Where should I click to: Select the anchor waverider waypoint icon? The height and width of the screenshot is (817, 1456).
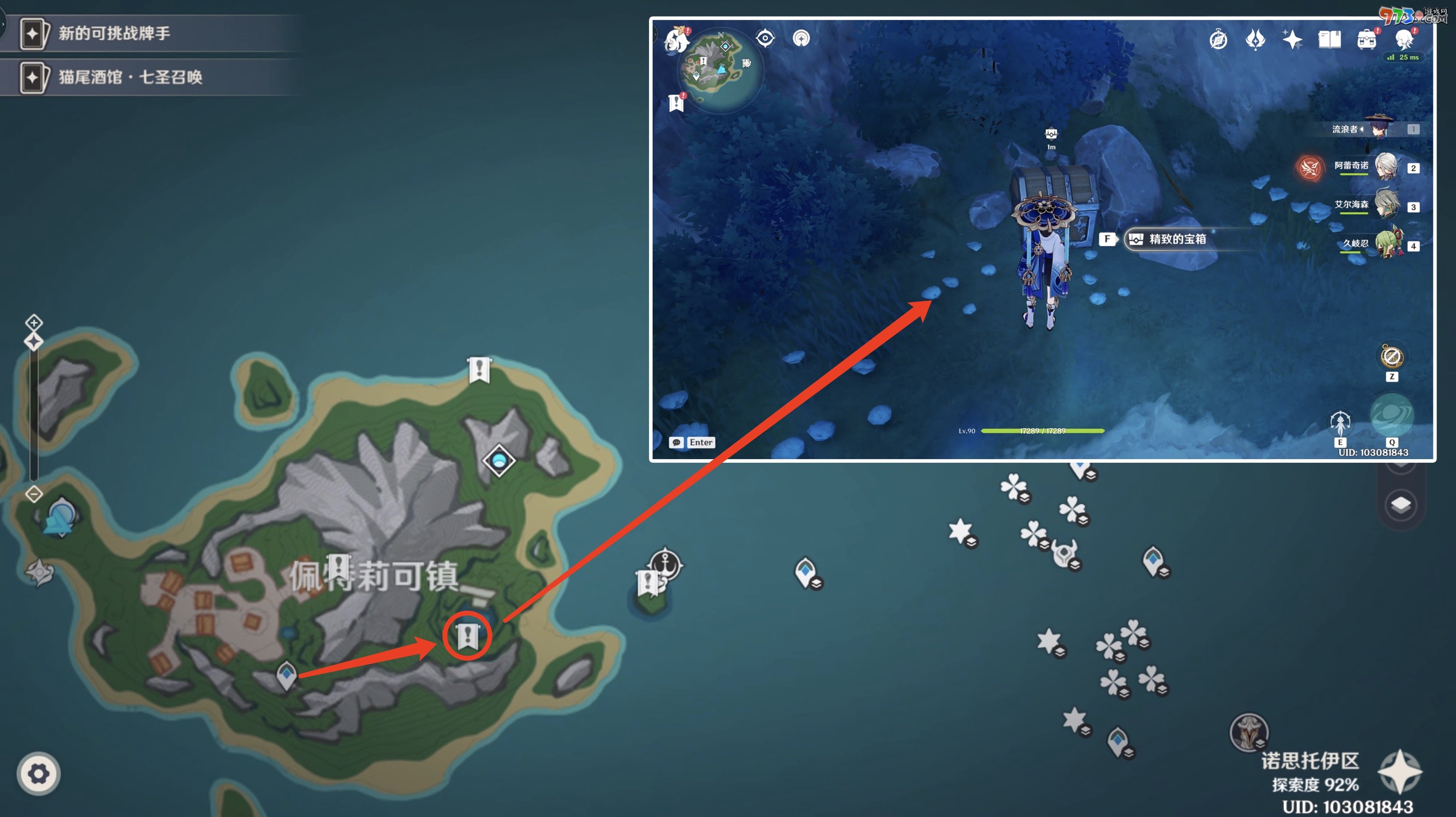[665, 563]
